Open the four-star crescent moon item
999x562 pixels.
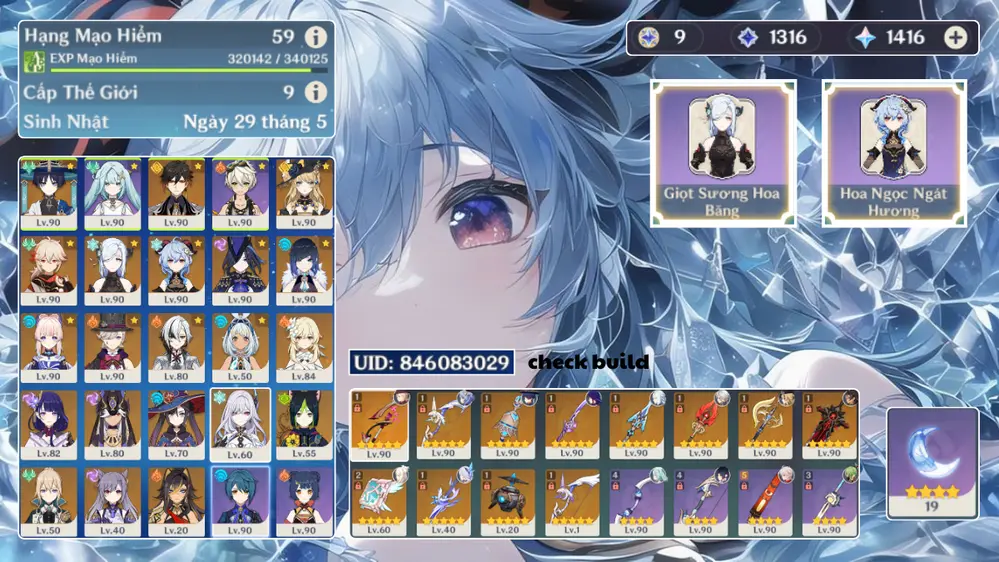(932, 462)
